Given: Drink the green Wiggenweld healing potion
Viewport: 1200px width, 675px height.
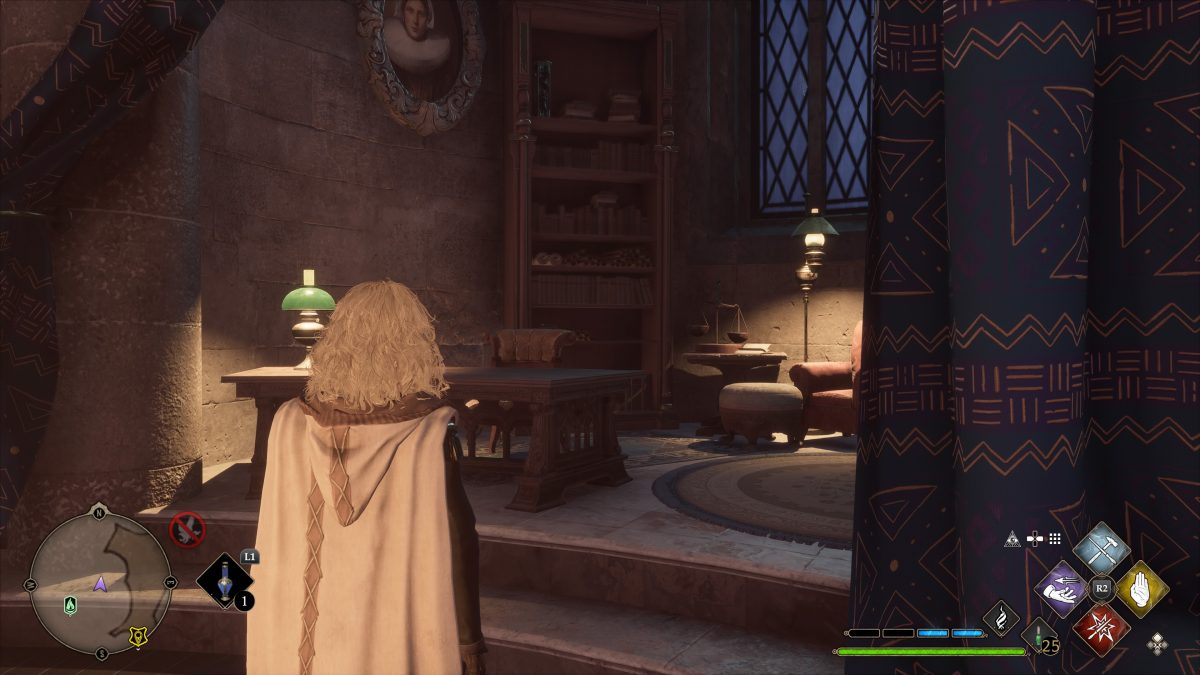Looking at the screenshot, I should coord(1039,635).
